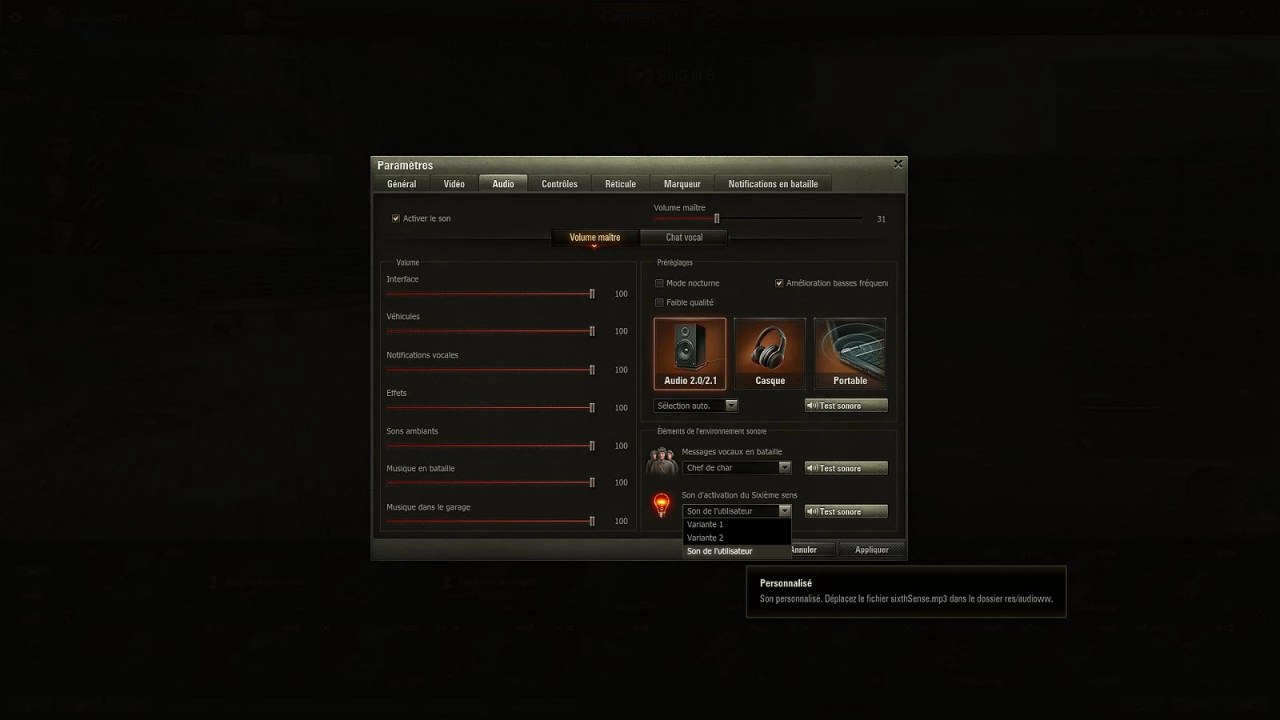Screen dimensions: 1280x720
Task: Enable Mode nocturne
Action: 660,283
